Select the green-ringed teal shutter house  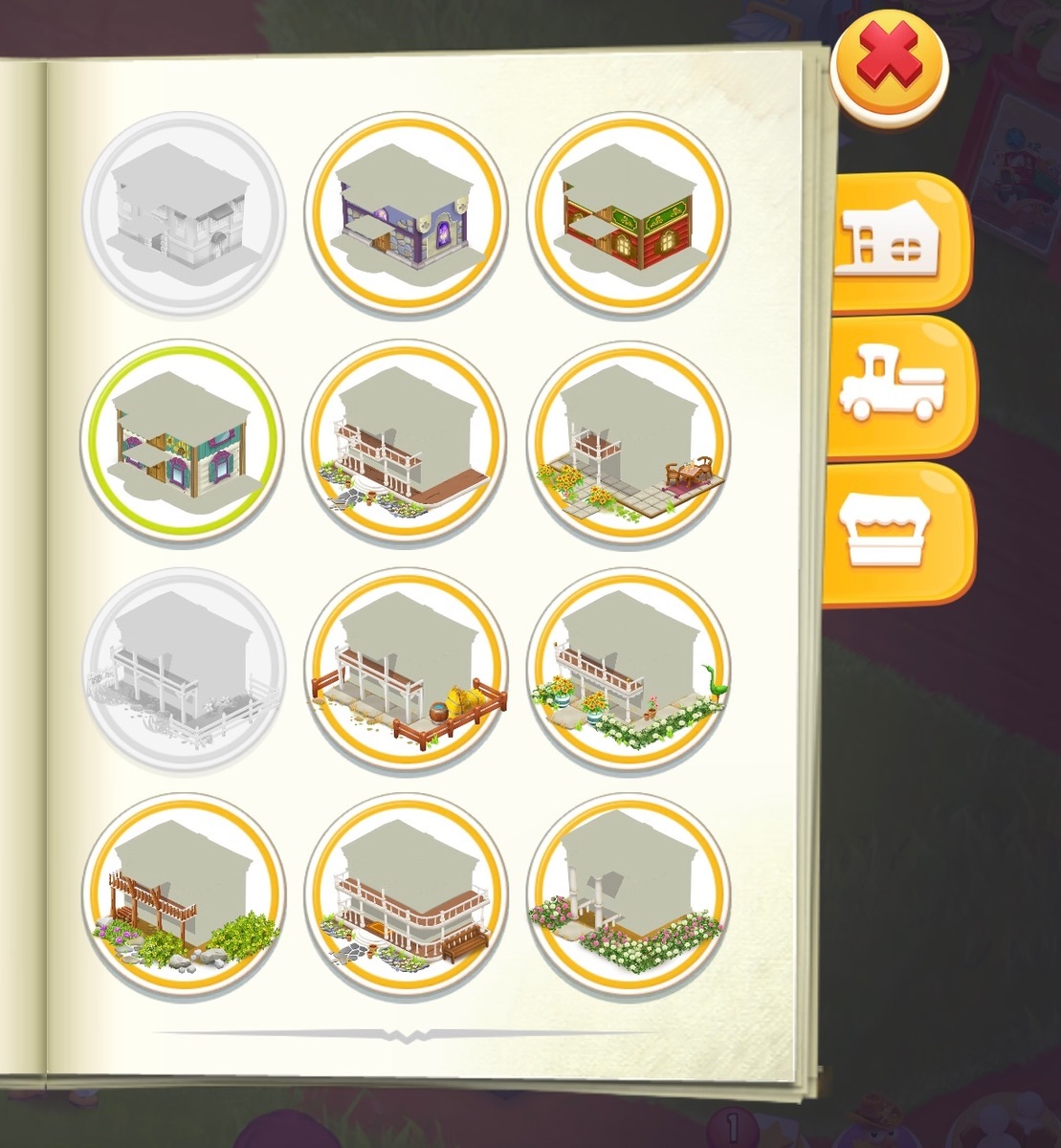[x=182, y=439]
